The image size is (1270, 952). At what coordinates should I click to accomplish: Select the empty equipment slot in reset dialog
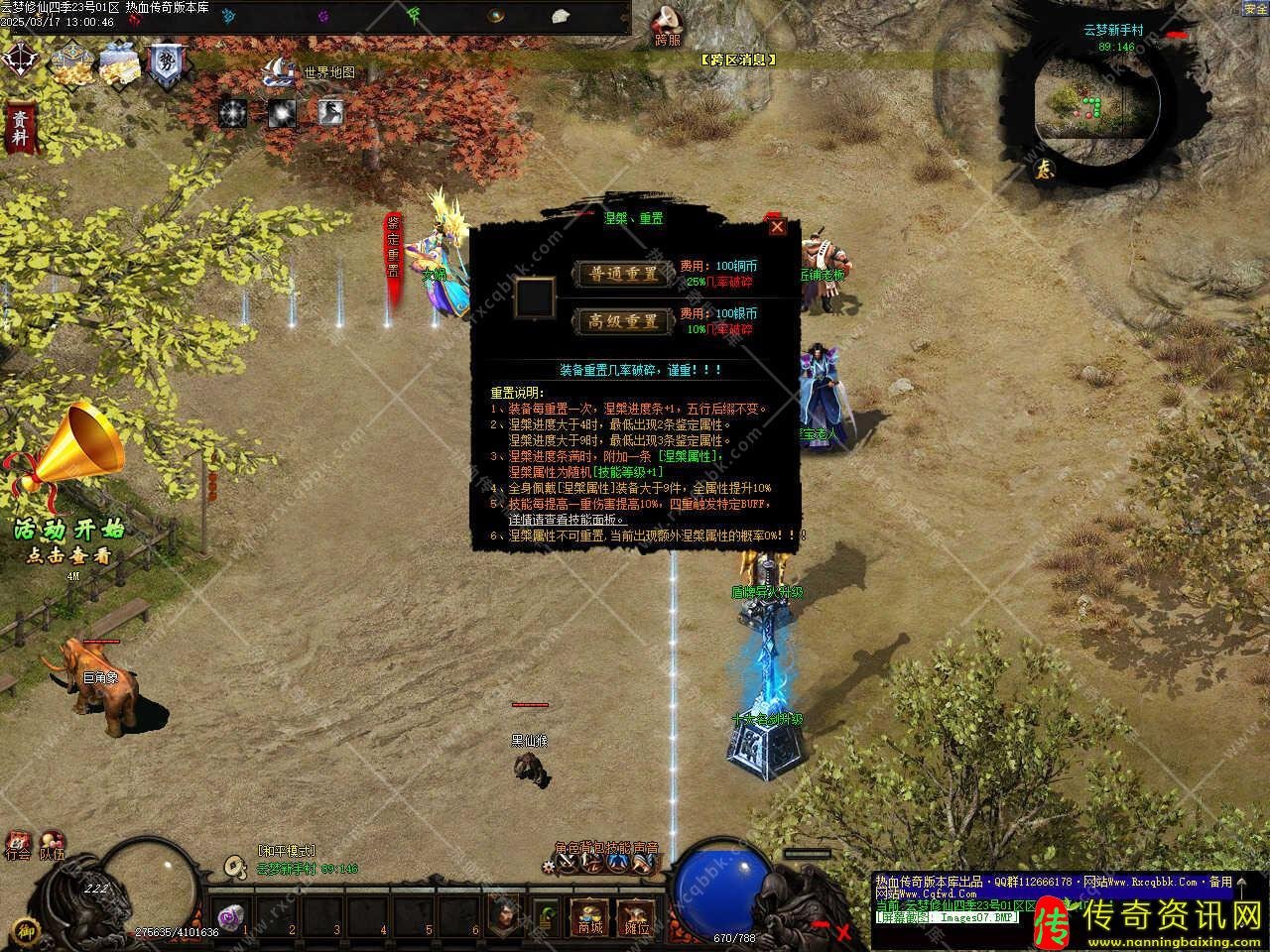pyautogui.click(x=534, y=297)
